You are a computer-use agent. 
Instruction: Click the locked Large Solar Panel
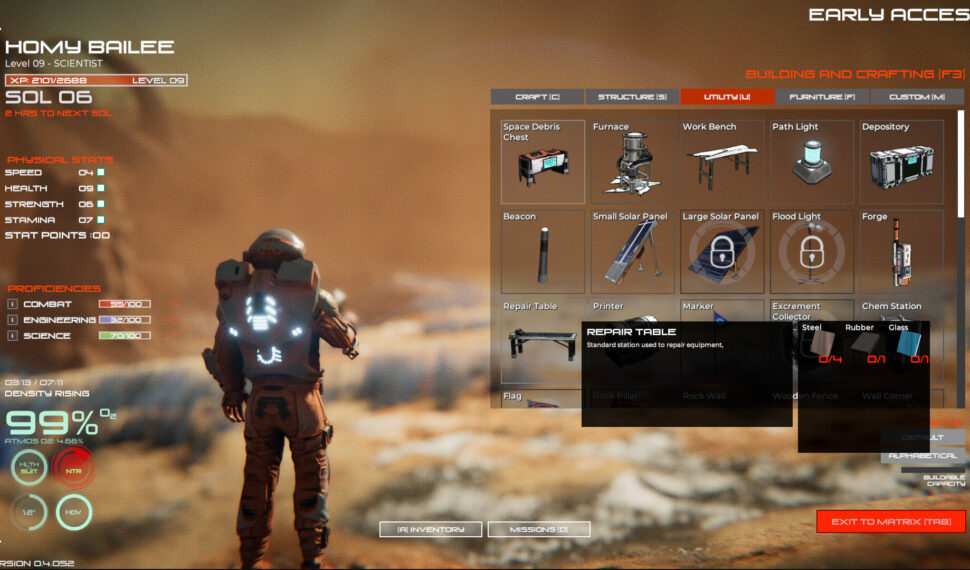pos(722,251)
